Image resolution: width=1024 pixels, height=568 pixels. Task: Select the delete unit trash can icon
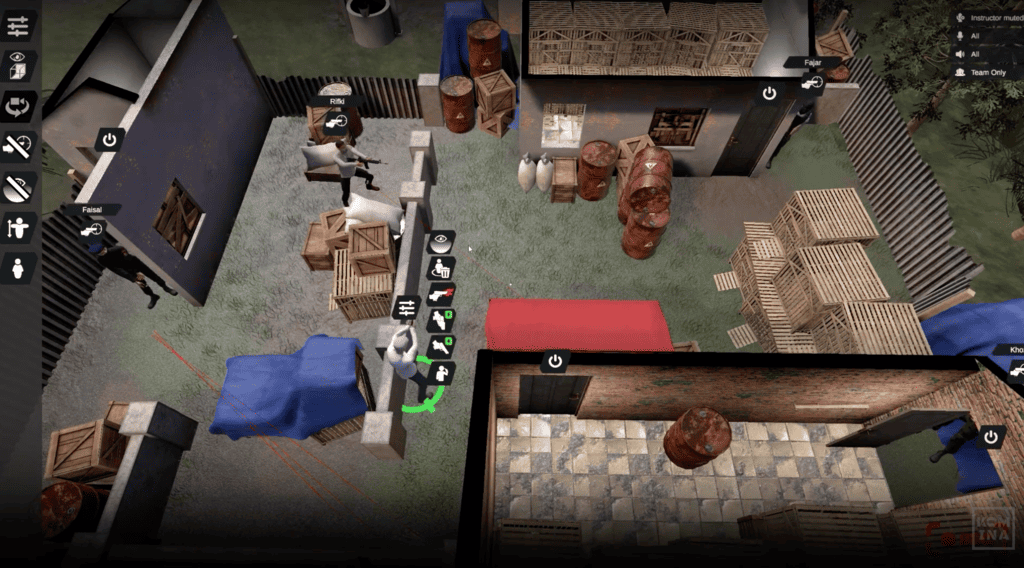(441, 267)
